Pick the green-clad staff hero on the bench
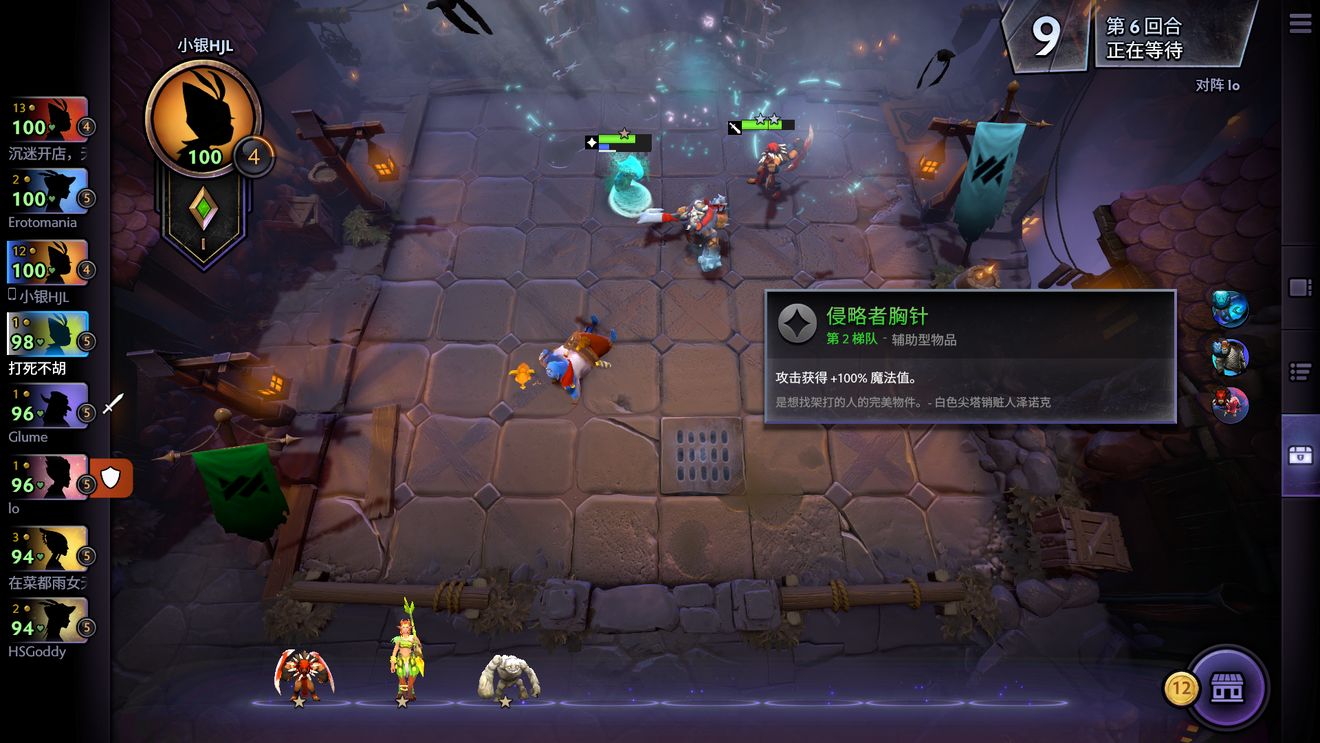1320x743 pixels. (x=406, y=656)
